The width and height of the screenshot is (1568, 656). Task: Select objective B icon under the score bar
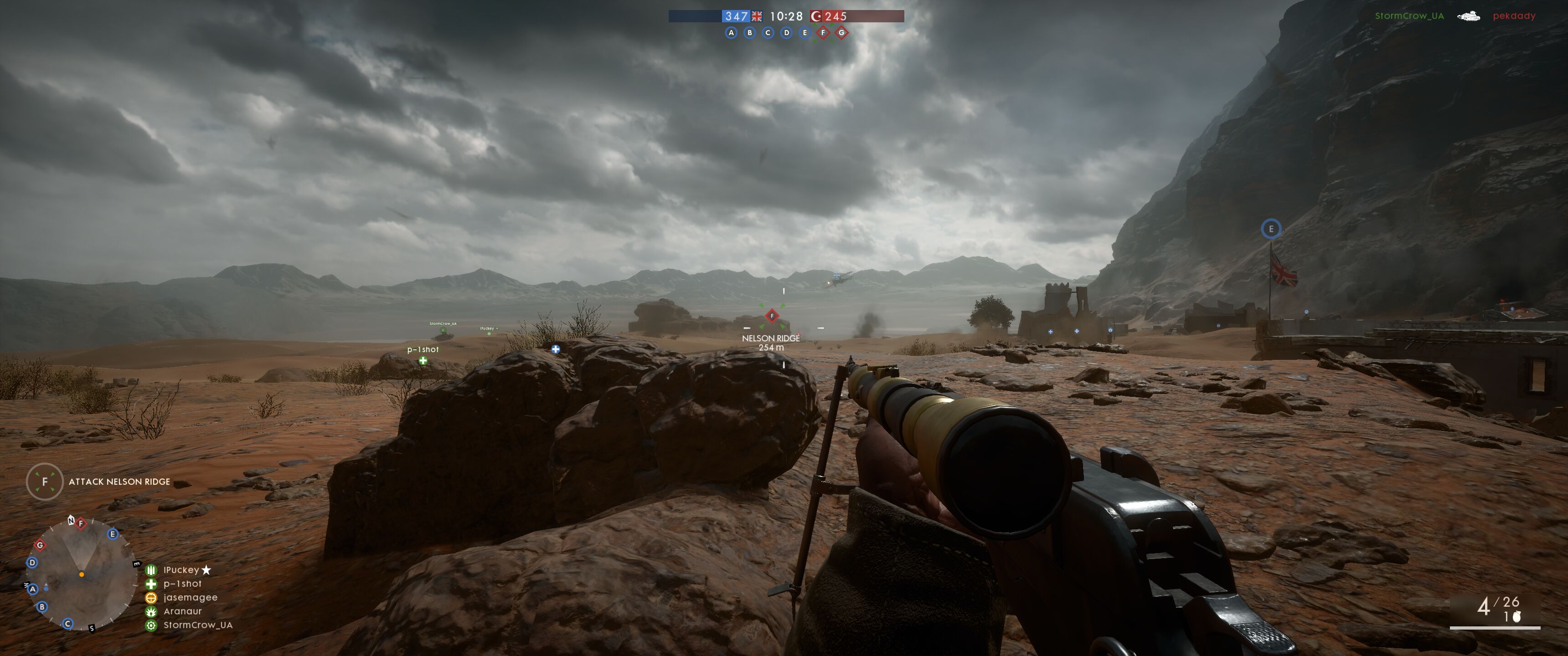click(x=749, y=33)
